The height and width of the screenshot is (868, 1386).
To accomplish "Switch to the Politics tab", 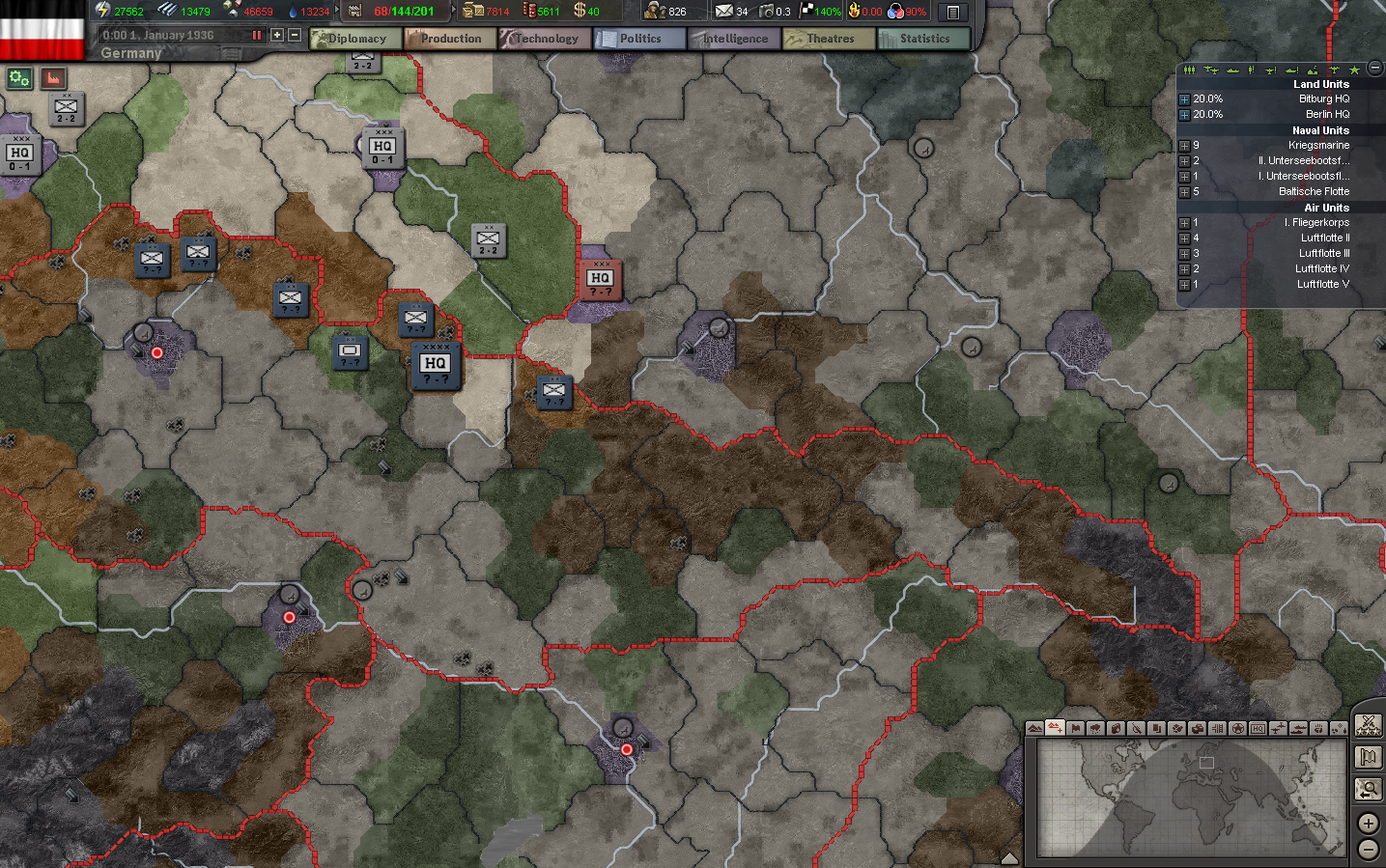I will click(639, 39).
